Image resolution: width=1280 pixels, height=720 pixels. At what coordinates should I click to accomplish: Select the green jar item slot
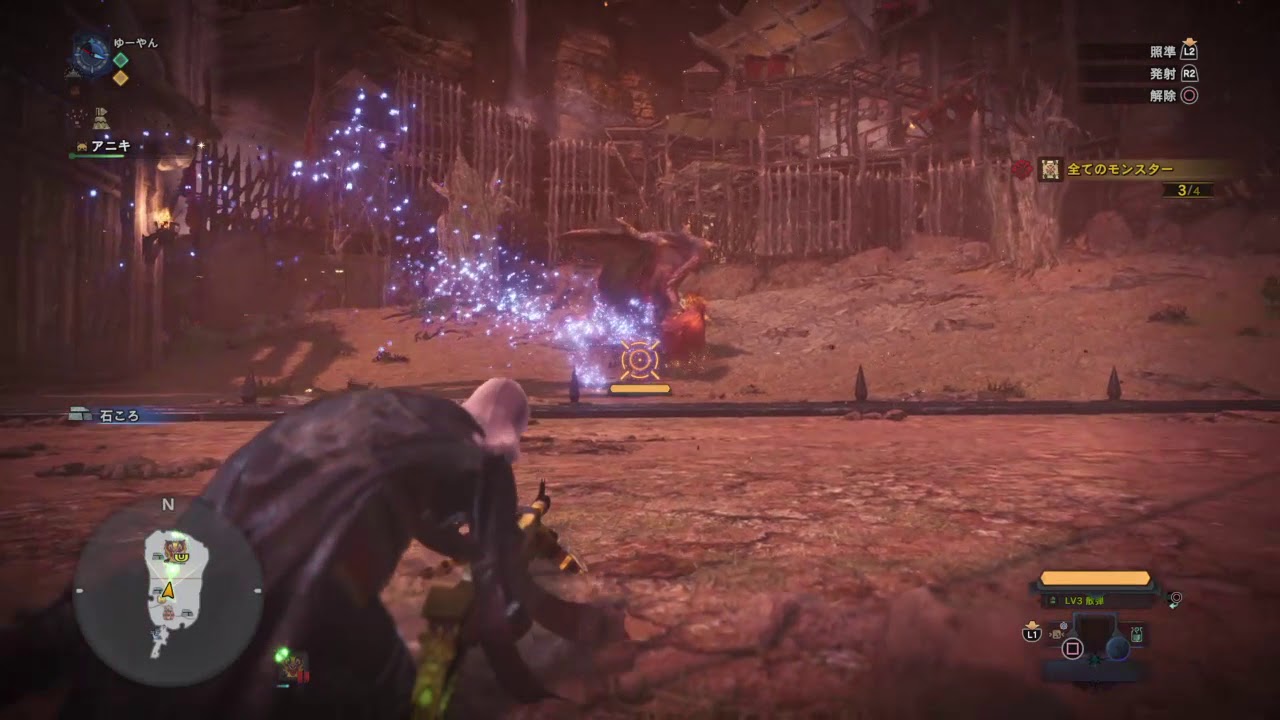(1137, 634)
